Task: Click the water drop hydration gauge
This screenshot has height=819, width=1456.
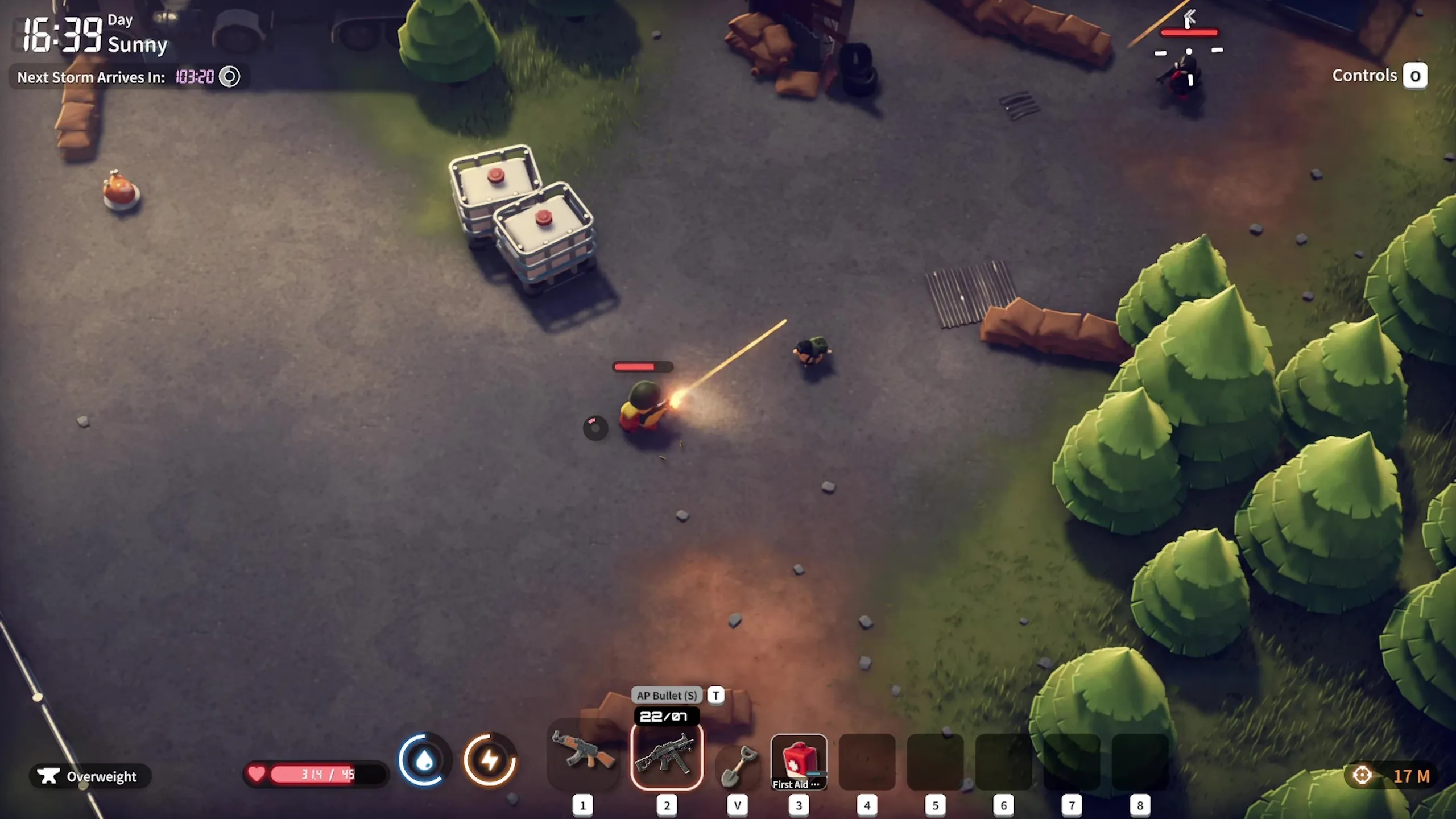Action: tap(424, 760)
